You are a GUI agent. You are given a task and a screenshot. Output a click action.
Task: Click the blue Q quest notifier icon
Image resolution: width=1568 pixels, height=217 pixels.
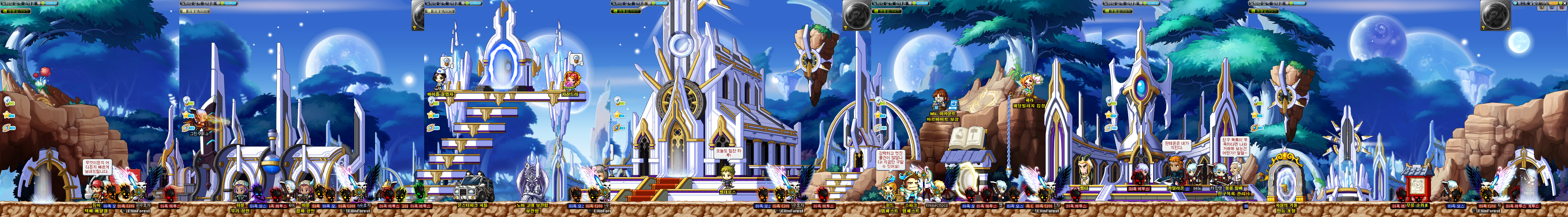1516,3
